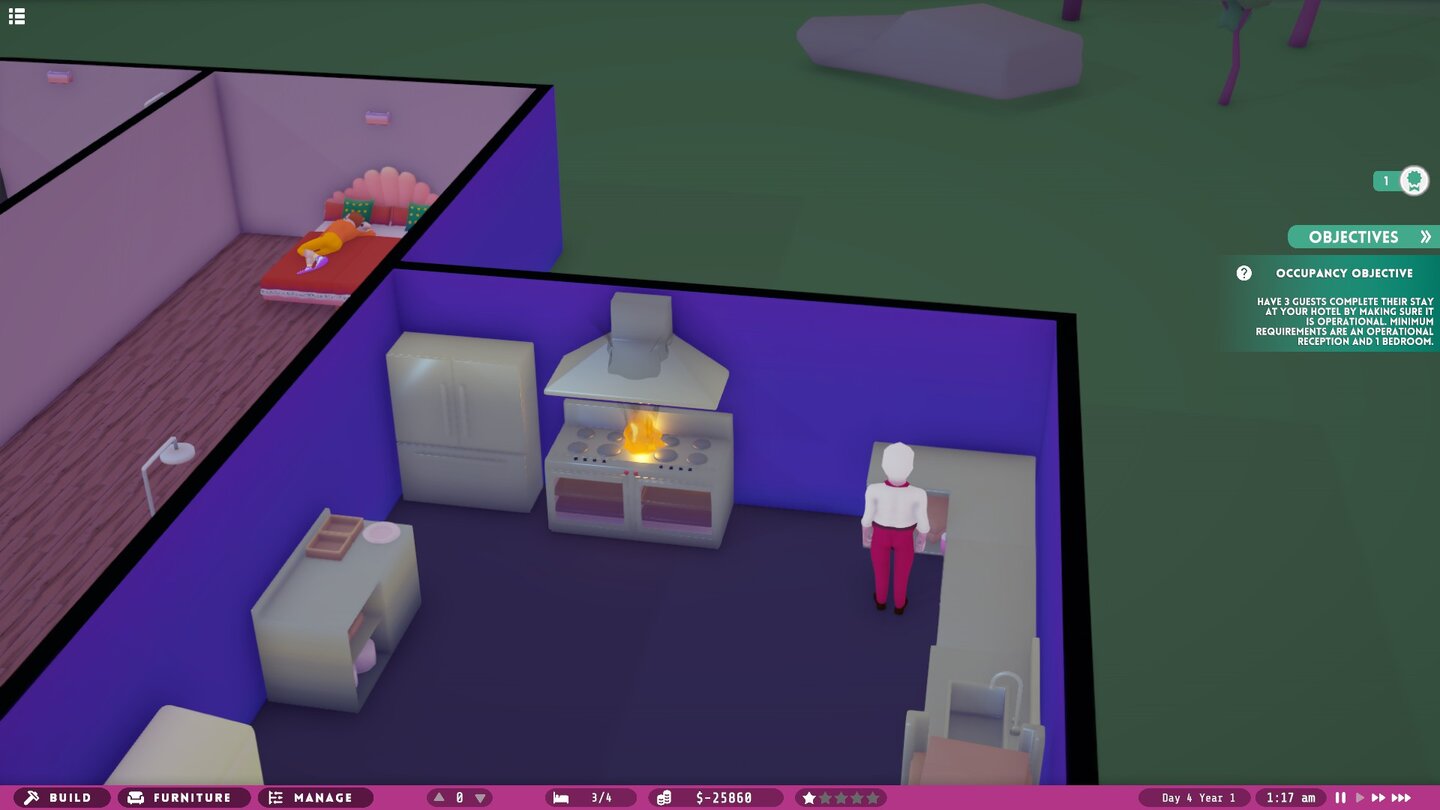Click the question mark on Occupancy Objective

pyautogui.click(x=1243, y=273)
